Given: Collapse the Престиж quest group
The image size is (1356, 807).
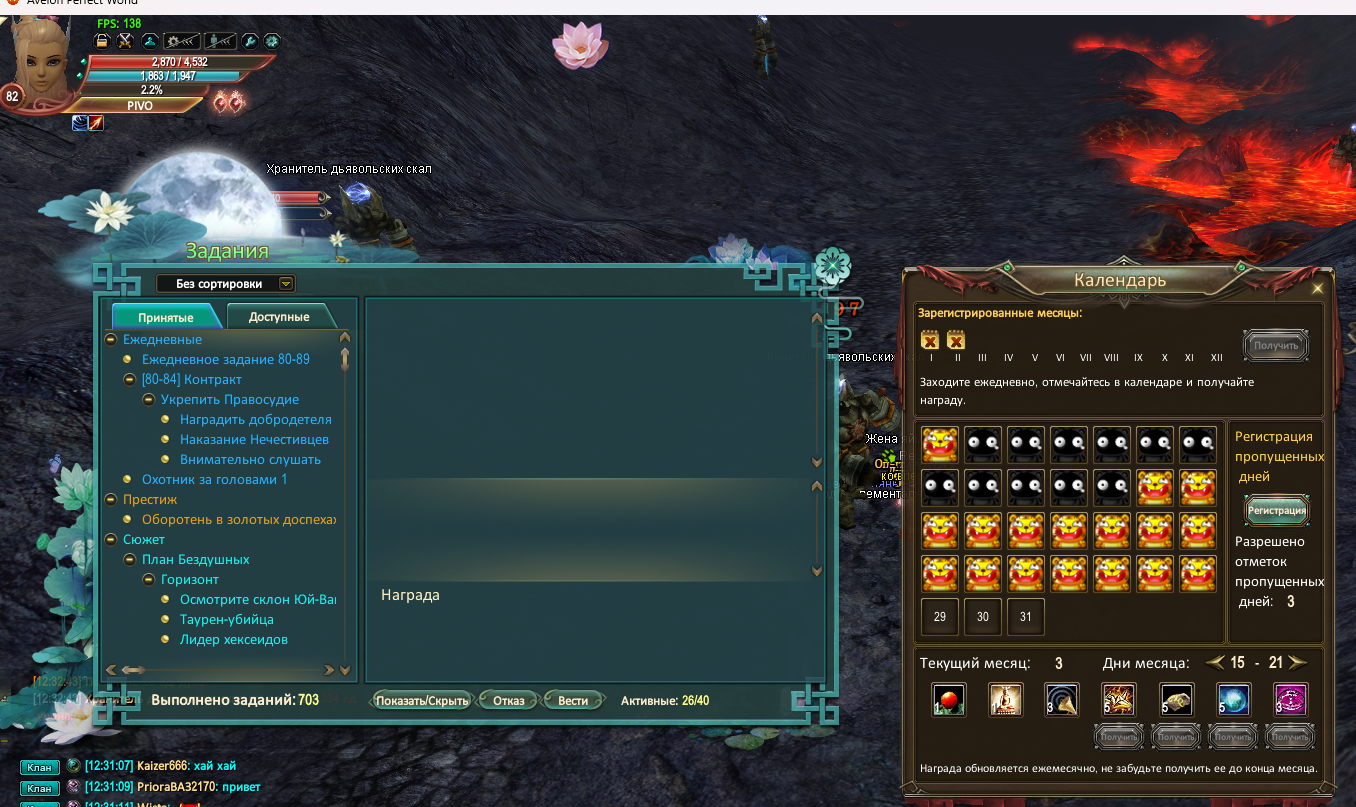Looking at the screenshot, I should [110, 499].
